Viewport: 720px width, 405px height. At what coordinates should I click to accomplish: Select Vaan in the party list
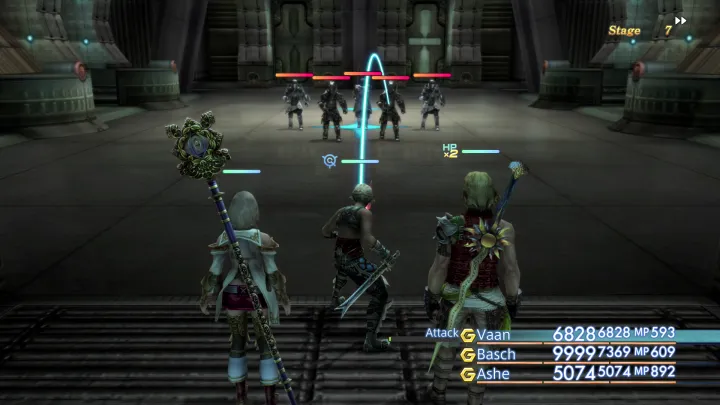coord(494,334)
